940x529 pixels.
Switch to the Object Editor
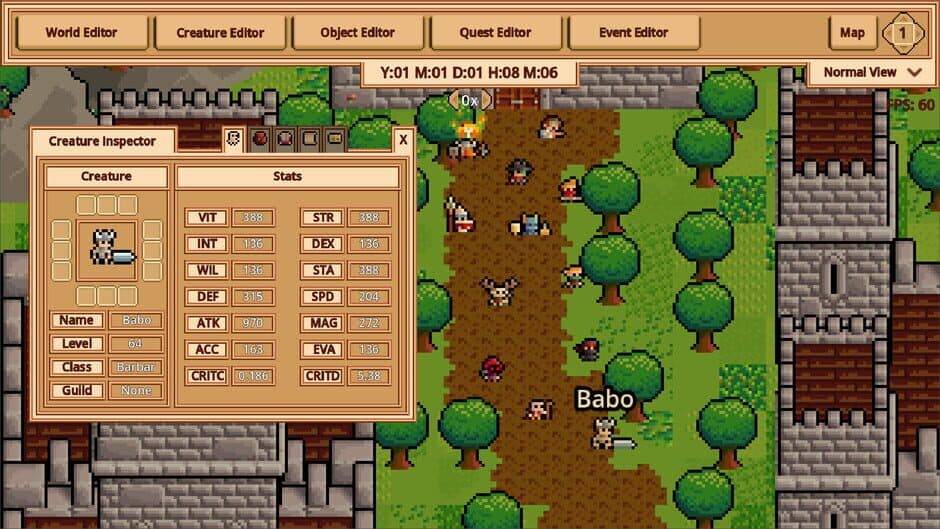coord(358,32)
